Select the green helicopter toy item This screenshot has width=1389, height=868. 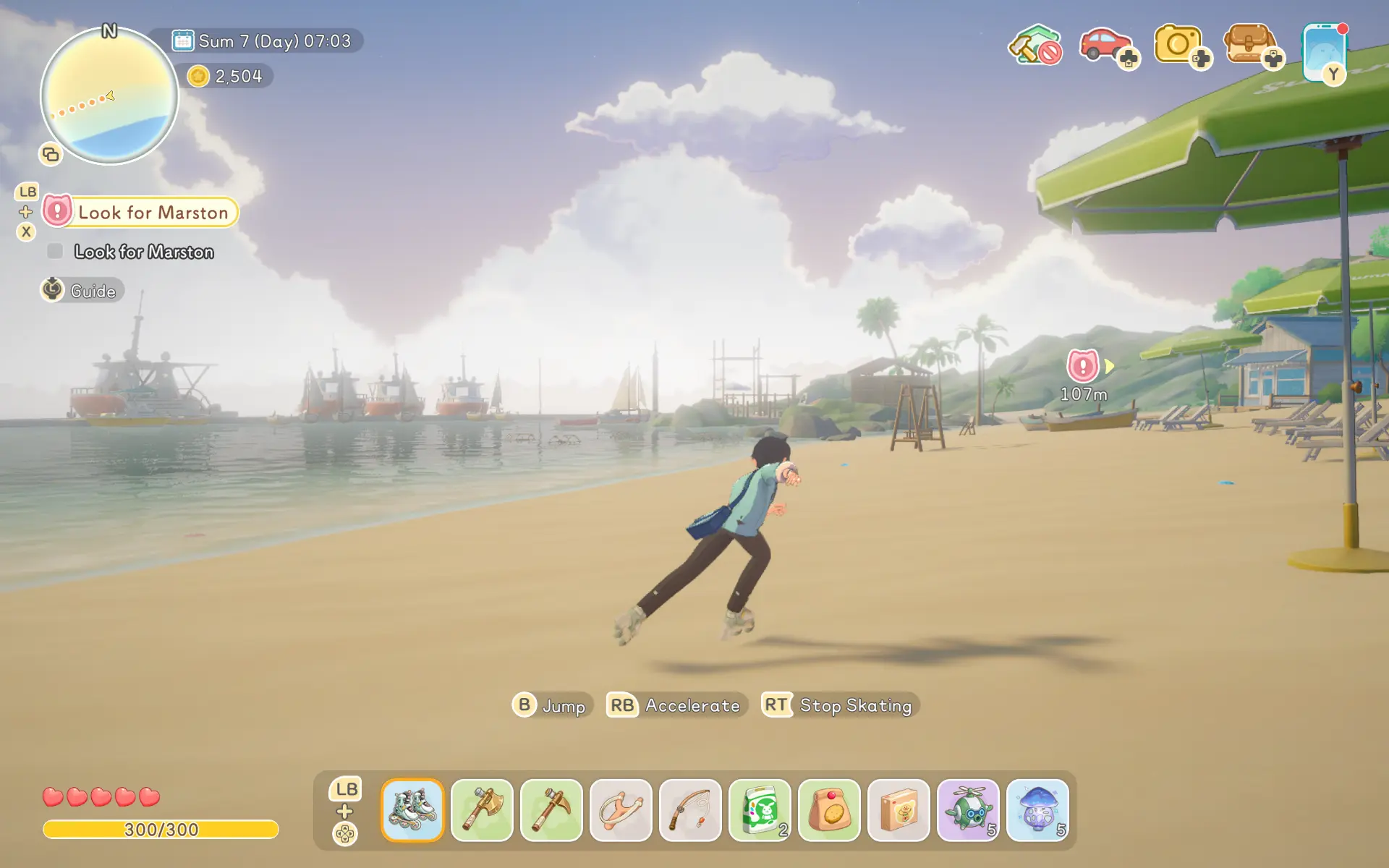[969, 812]
